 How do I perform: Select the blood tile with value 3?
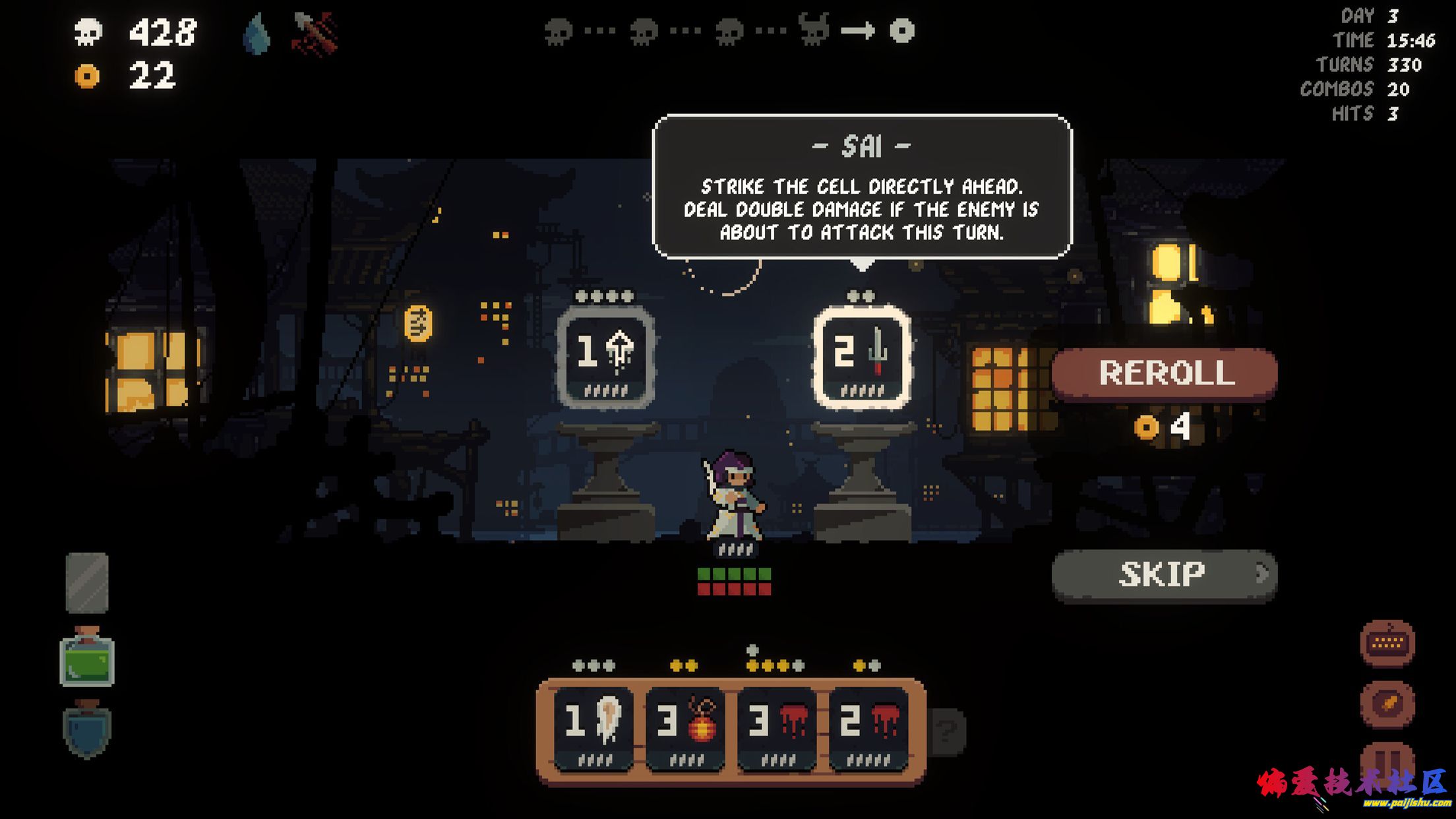click(777, 728)
